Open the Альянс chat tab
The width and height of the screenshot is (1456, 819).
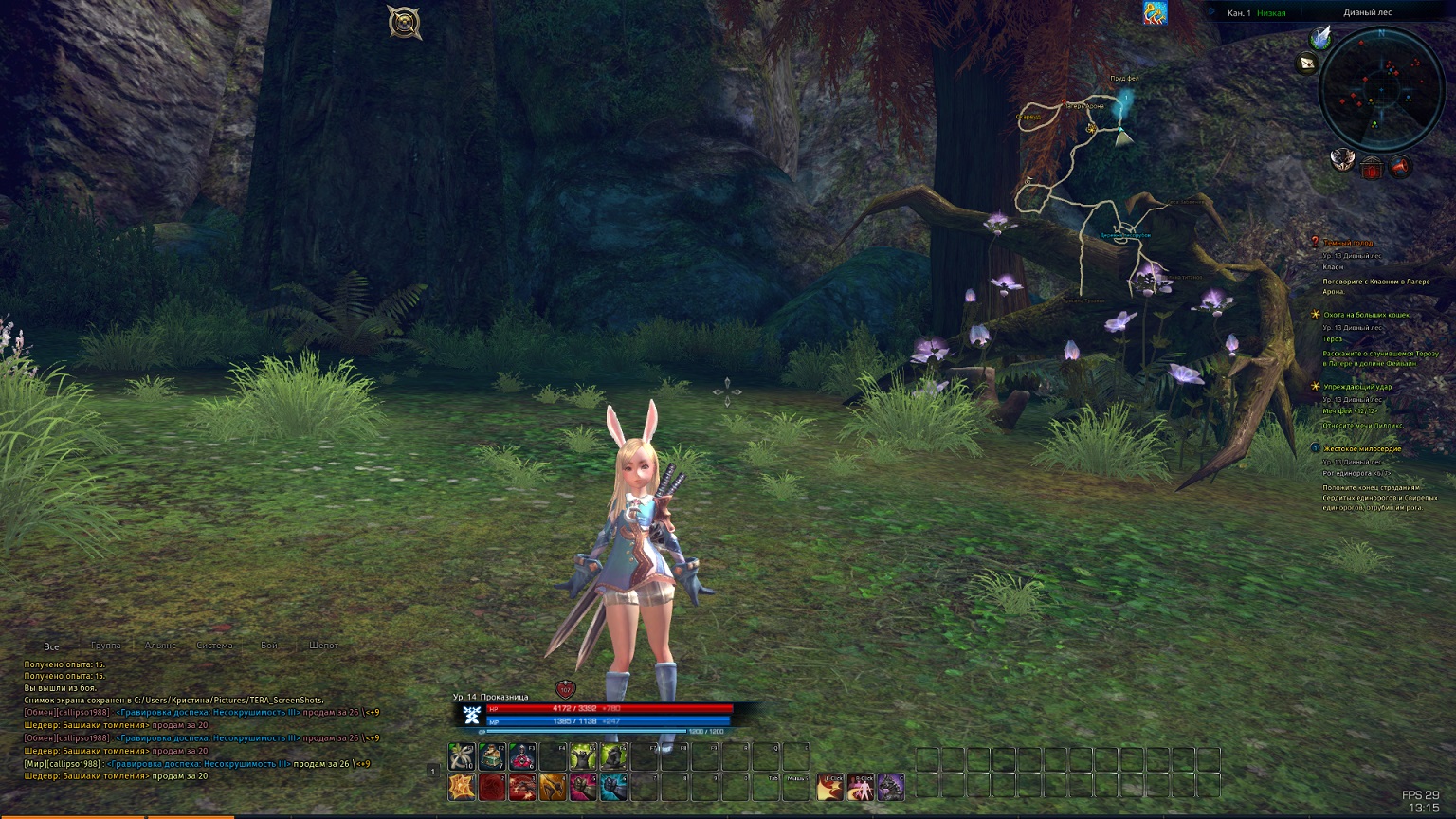160,646
